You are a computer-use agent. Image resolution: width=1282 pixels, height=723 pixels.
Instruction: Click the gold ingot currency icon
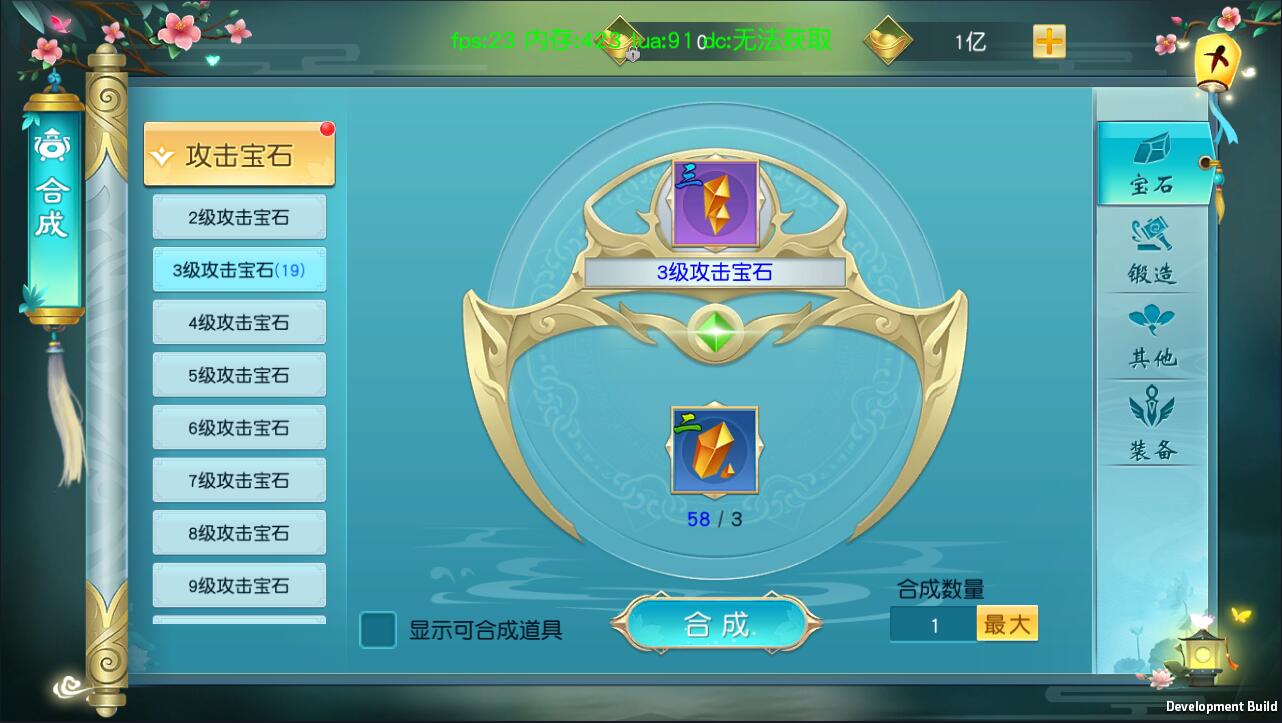tap(888, 41)
